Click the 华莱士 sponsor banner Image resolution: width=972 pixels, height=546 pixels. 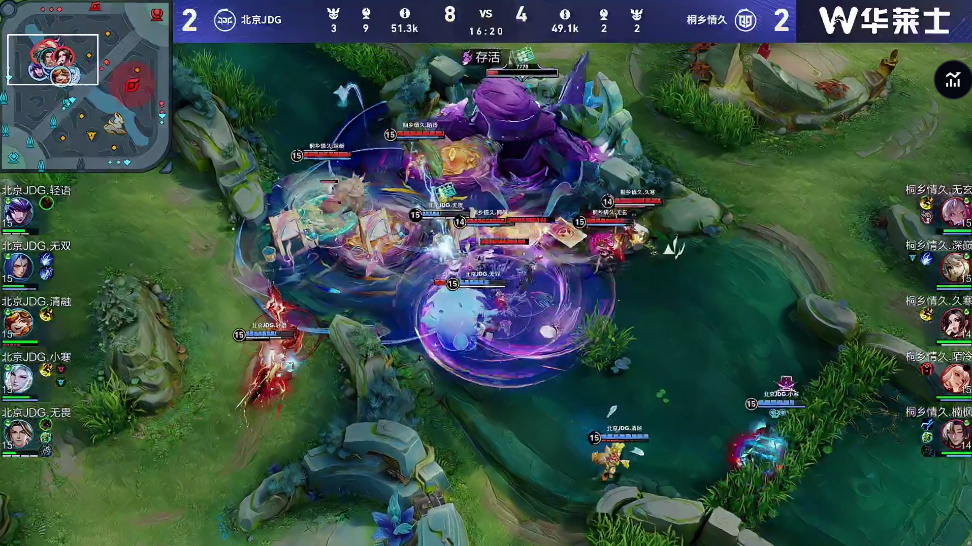point(884,20)
